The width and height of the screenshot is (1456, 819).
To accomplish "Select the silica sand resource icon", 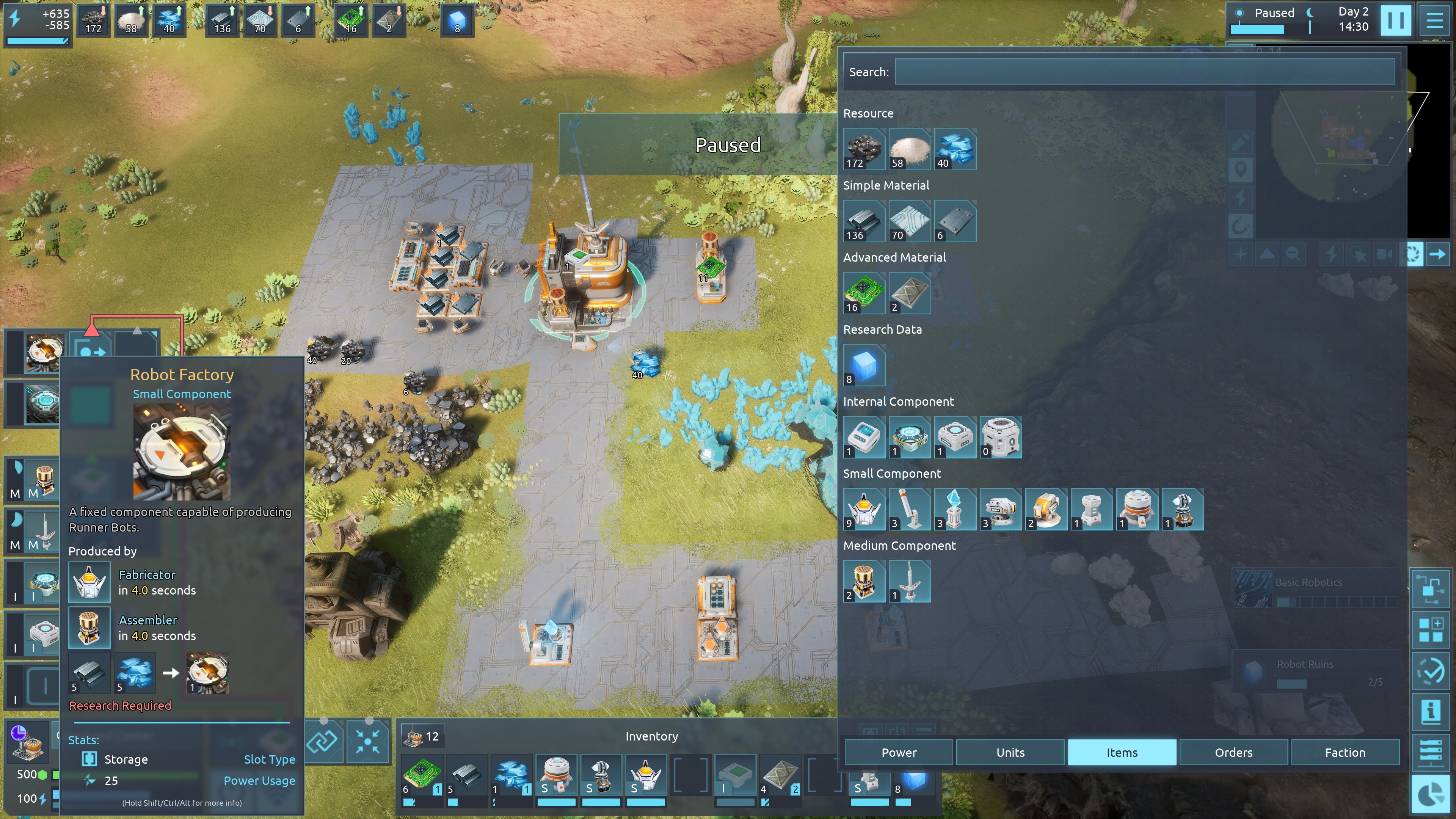I will tap(909, 149).
